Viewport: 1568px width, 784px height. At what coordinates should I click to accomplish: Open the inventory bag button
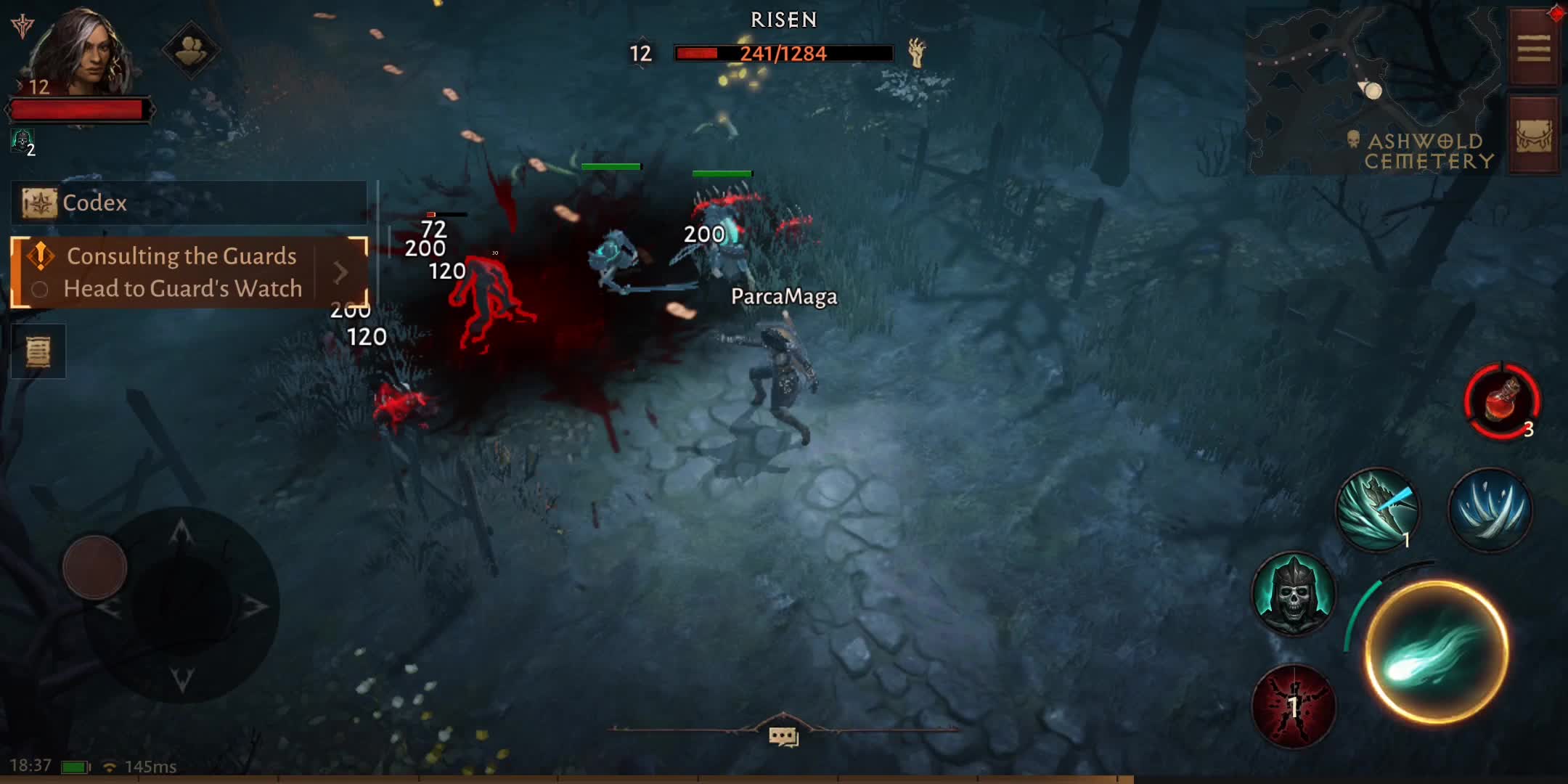(x=1533, y=135)
